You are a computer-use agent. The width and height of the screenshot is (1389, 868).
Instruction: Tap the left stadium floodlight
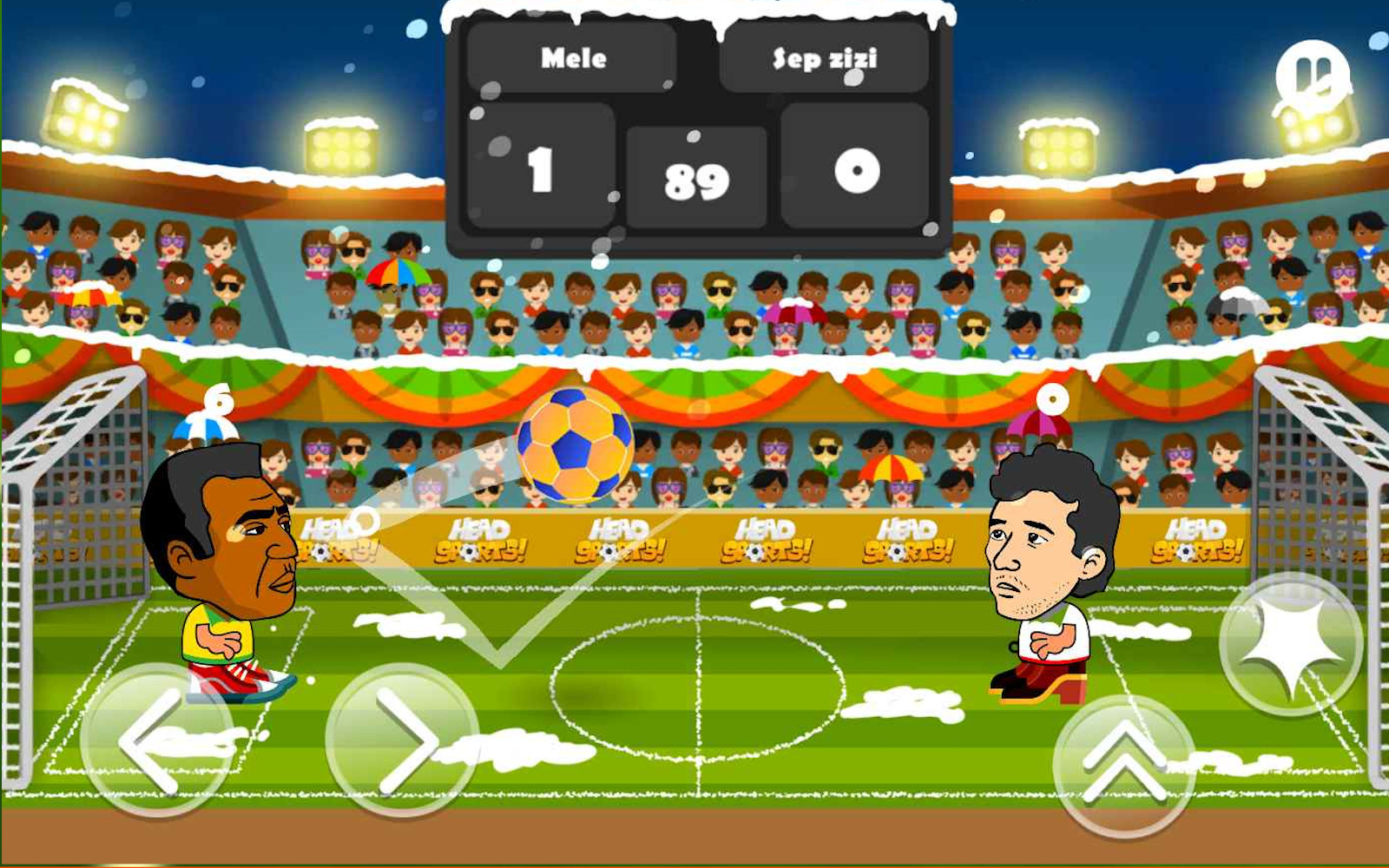click(x=82, y=115)
